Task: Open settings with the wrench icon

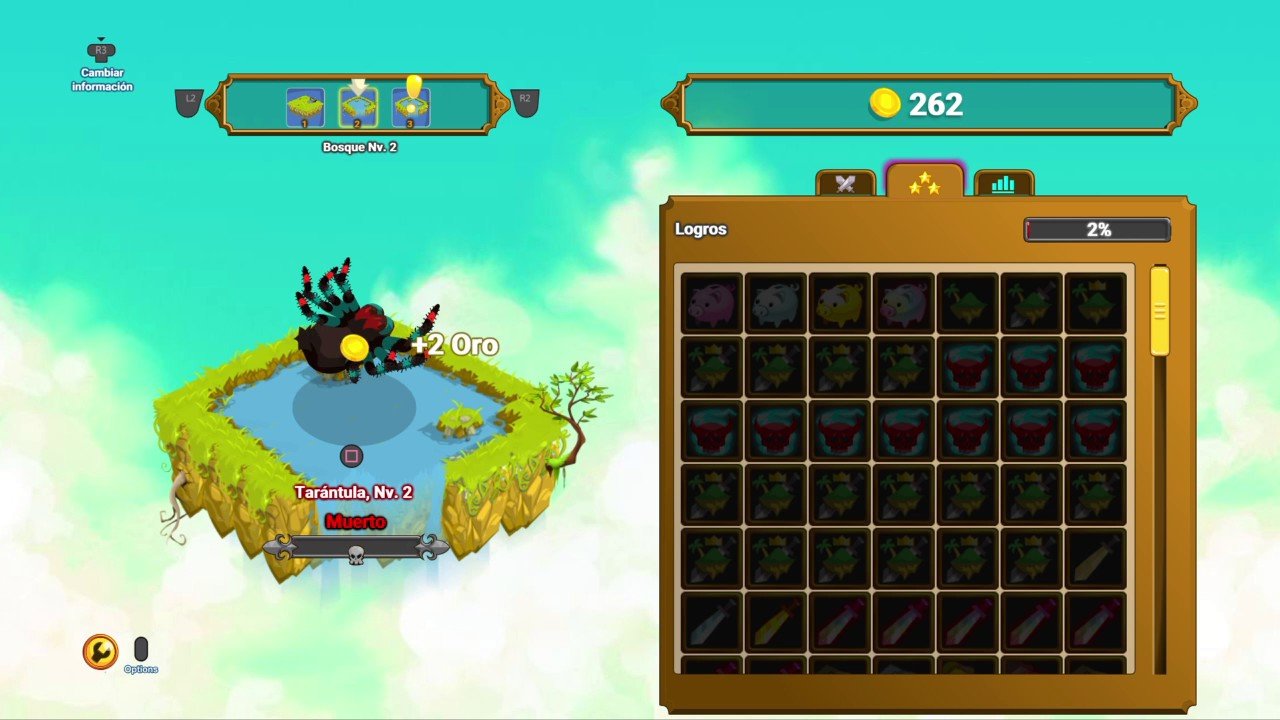Action: 100,652
